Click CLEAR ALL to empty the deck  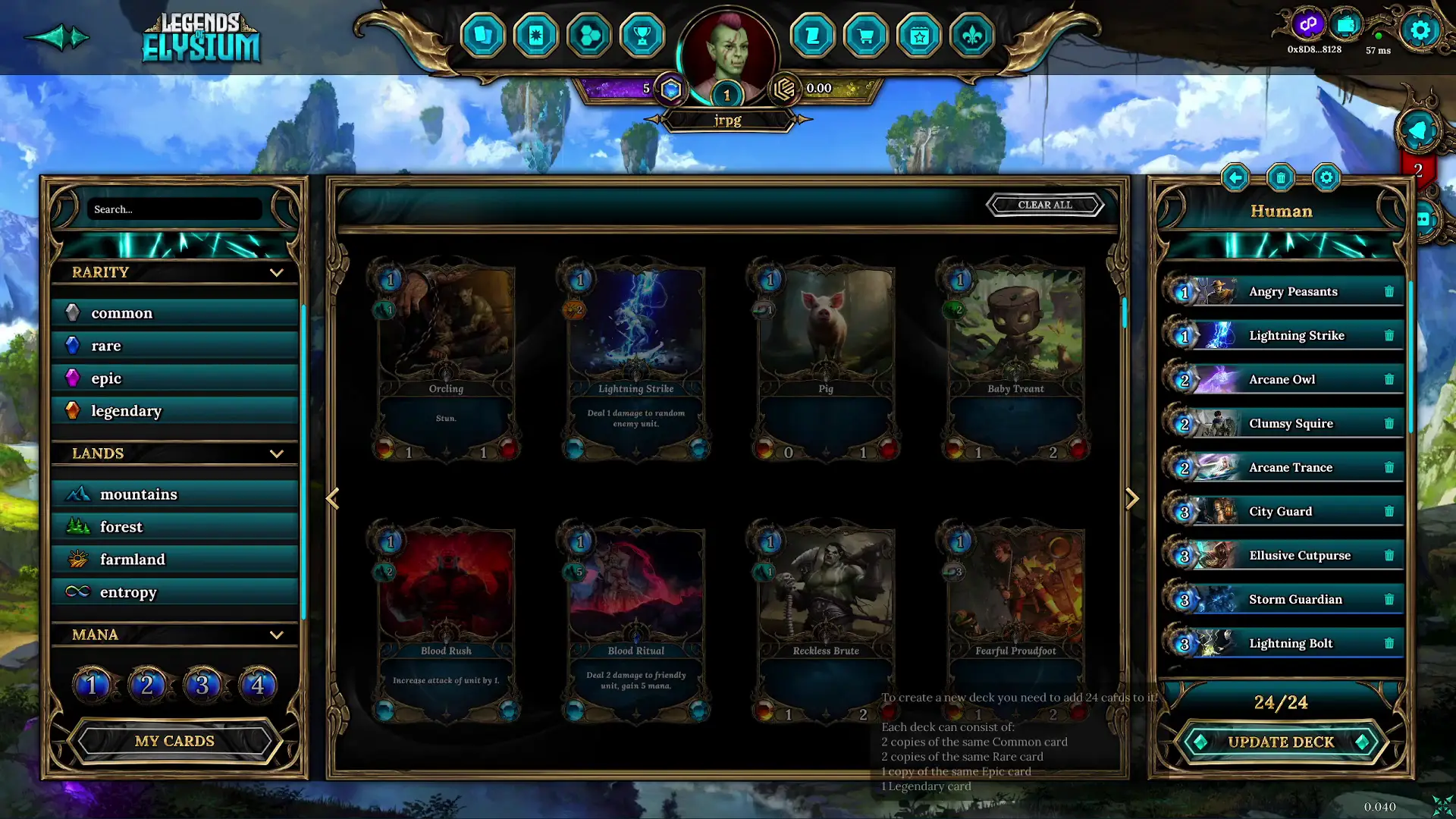[1046, 205]
